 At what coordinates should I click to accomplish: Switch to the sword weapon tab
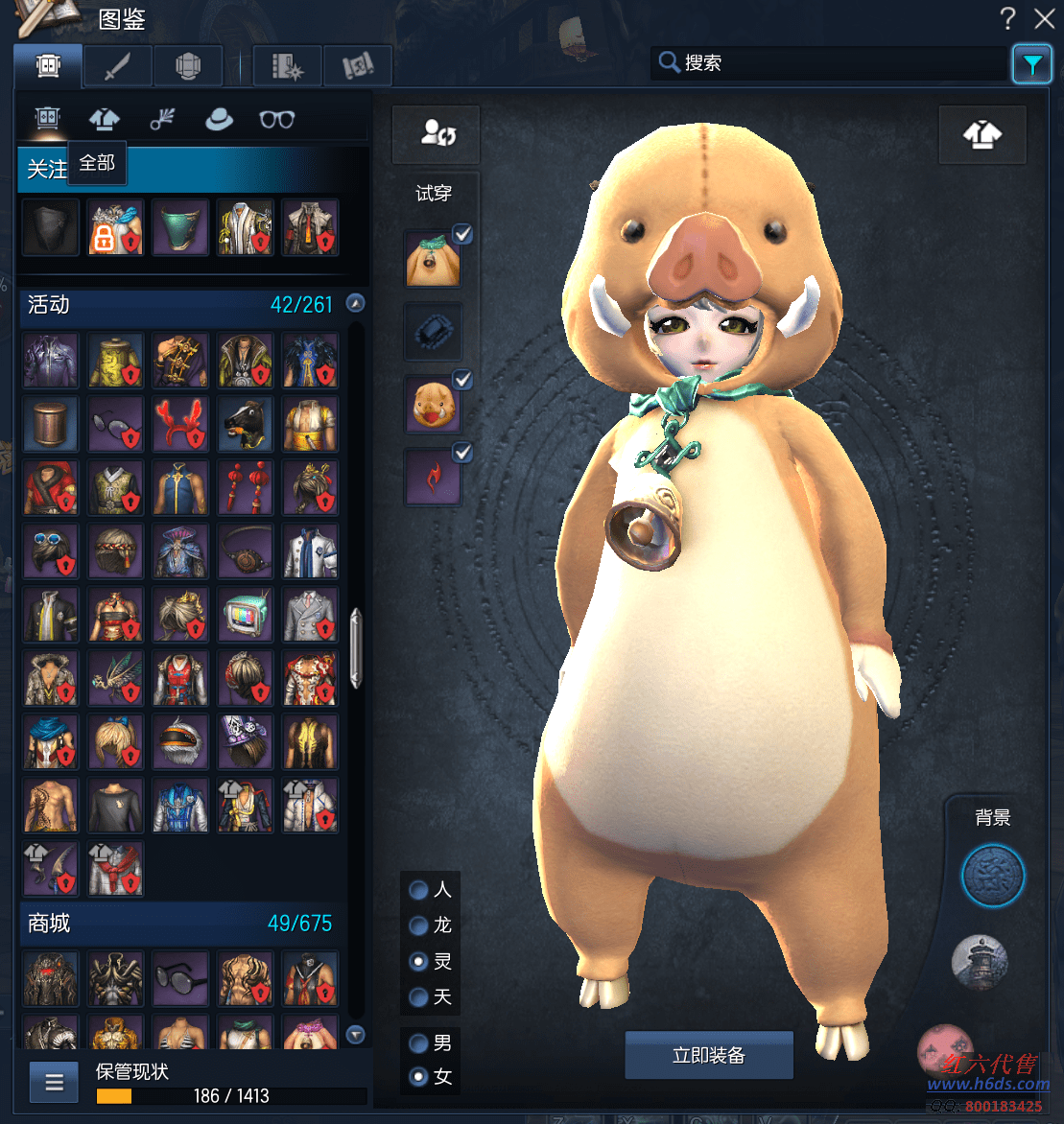point(118,65)
